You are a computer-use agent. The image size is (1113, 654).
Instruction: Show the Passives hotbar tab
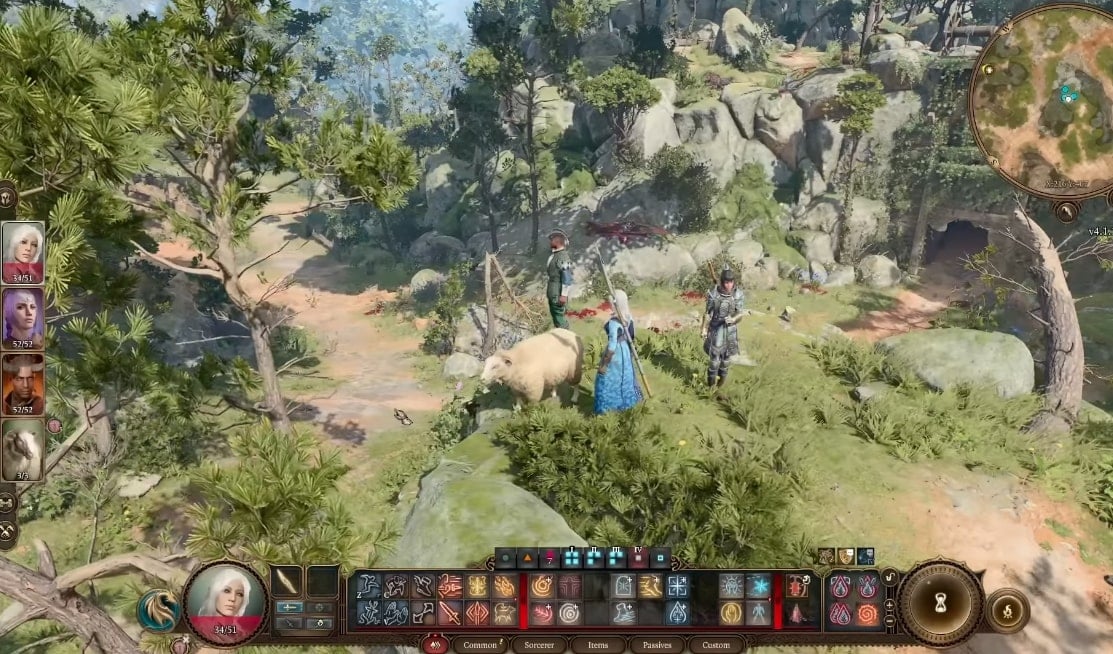pos(656,645)
